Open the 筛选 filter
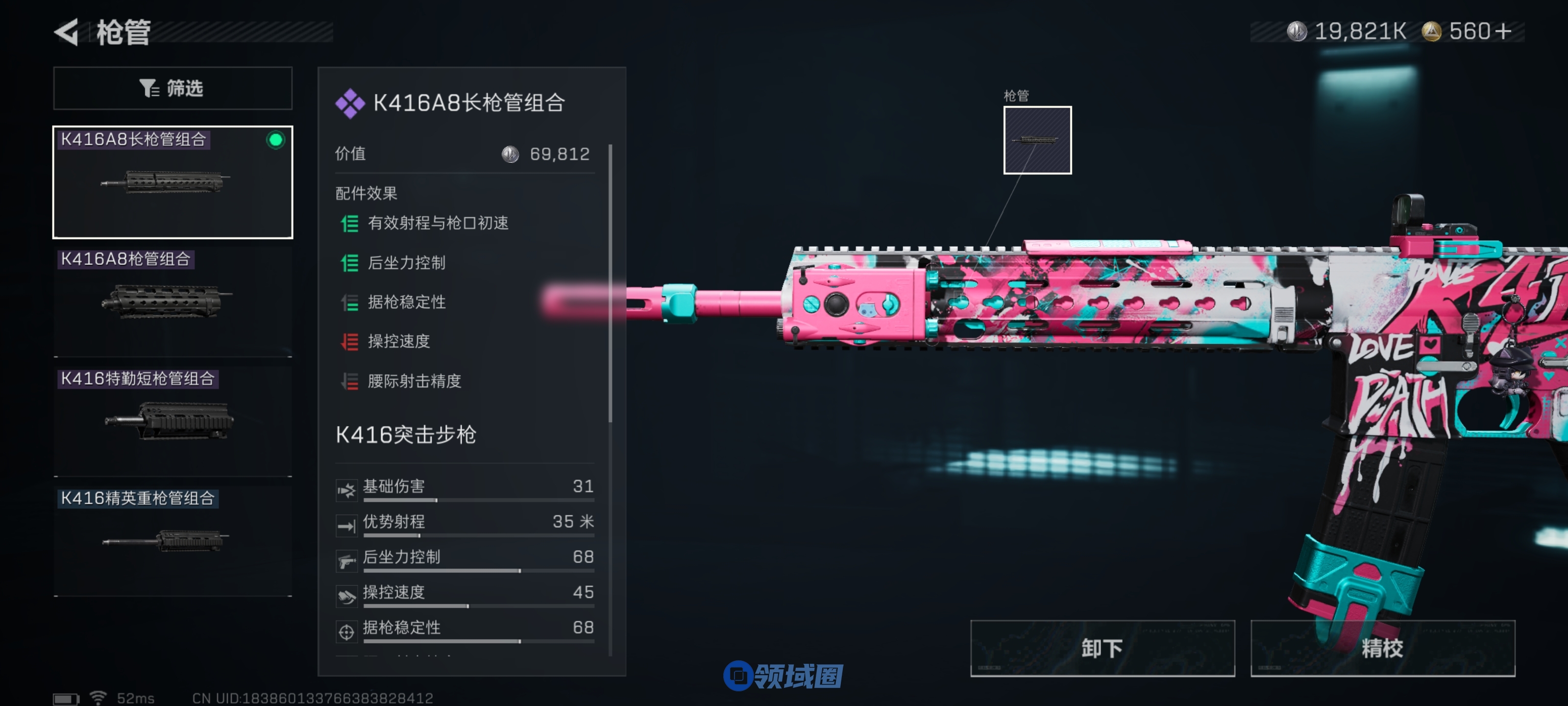 point(173,88)
